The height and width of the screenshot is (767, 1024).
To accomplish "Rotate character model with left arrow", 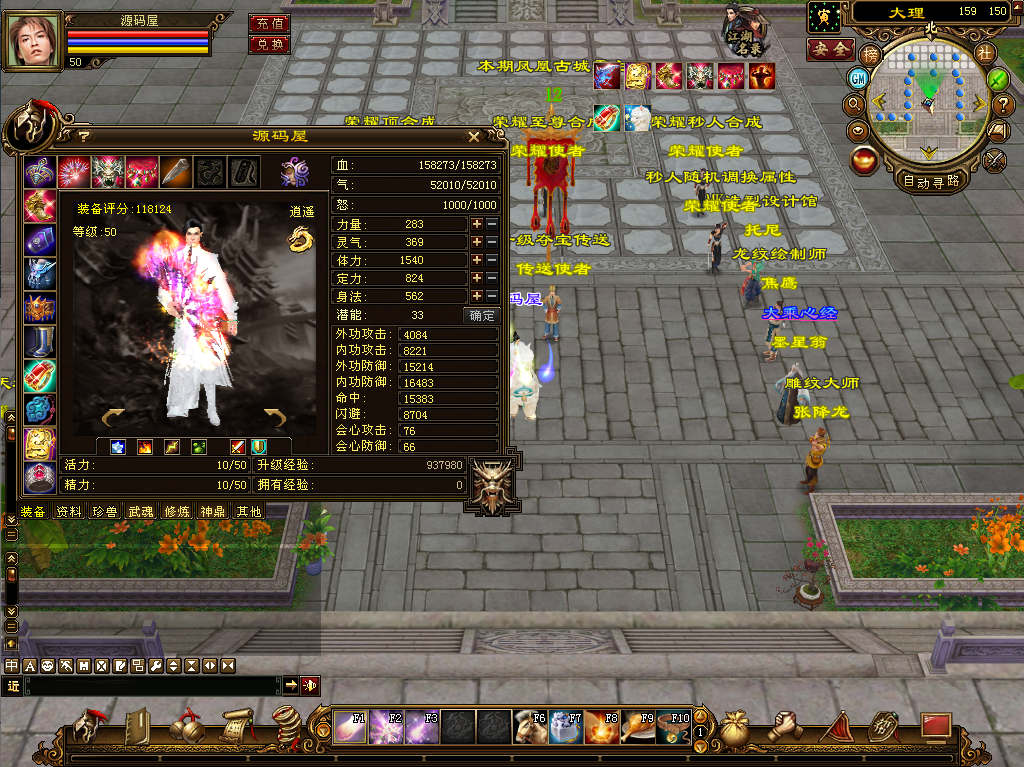I will 112,416.
